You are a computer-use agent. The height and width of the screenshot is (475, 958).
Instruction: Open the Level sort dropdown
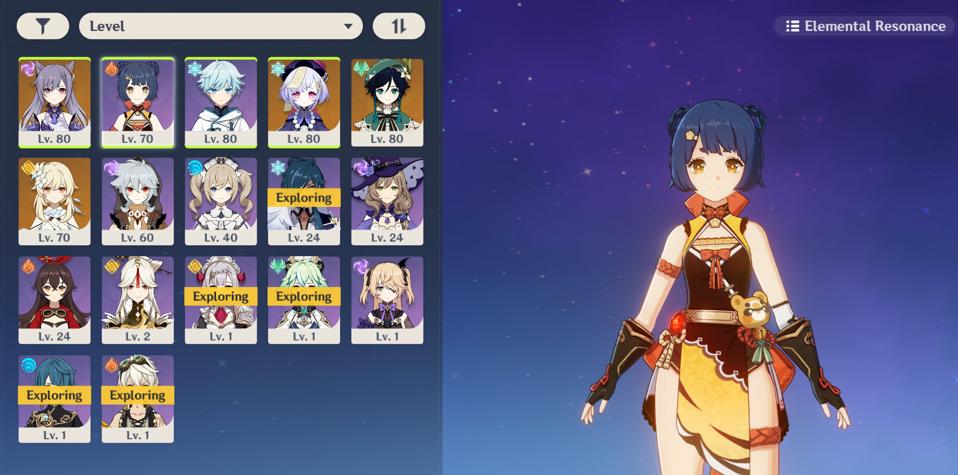pos(221,26)
